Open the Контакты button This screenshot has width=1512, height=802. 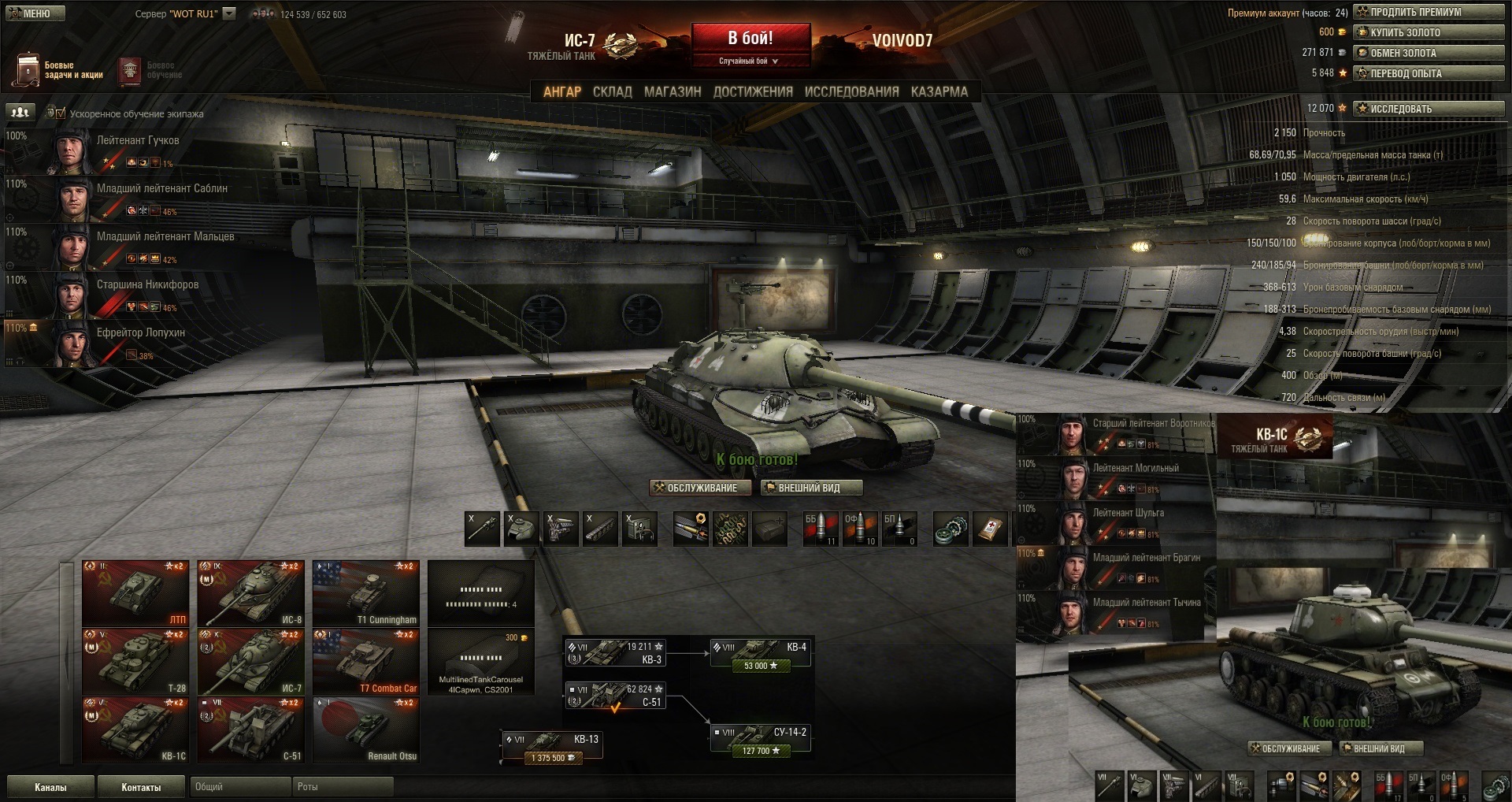(141, 787)
